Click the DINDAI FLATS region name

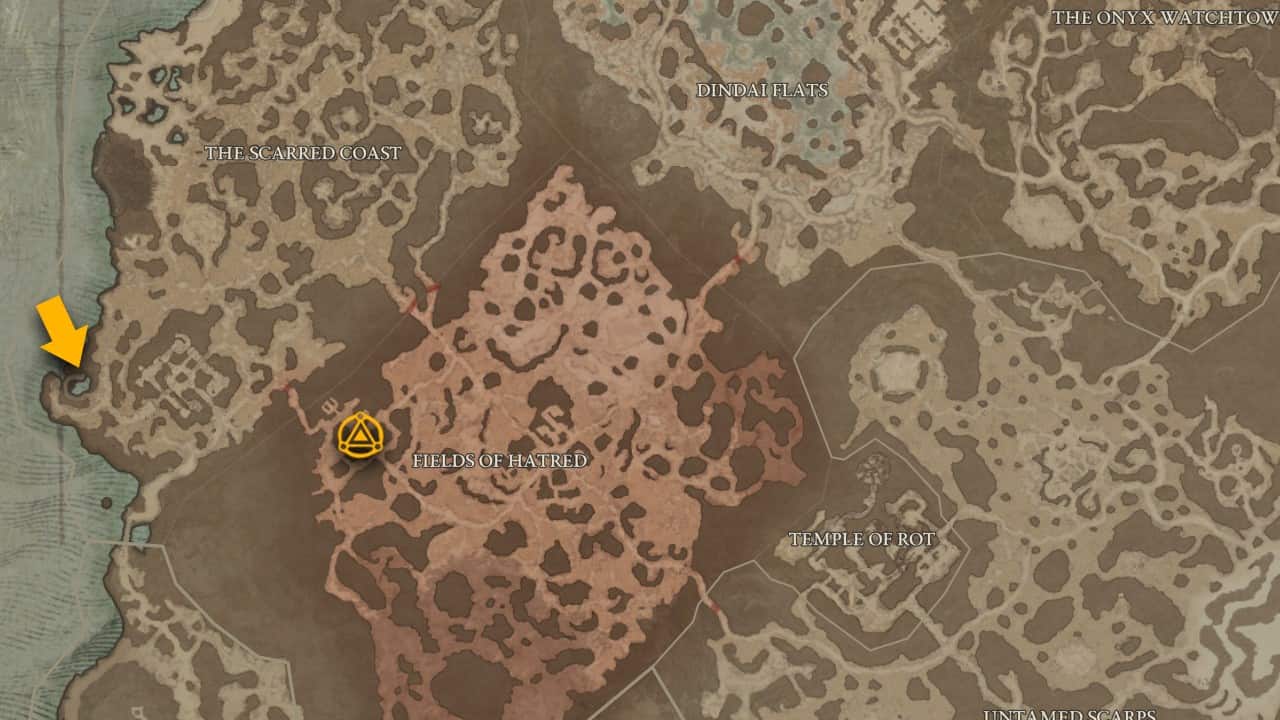pyautogui.click(x=763, y=89)
